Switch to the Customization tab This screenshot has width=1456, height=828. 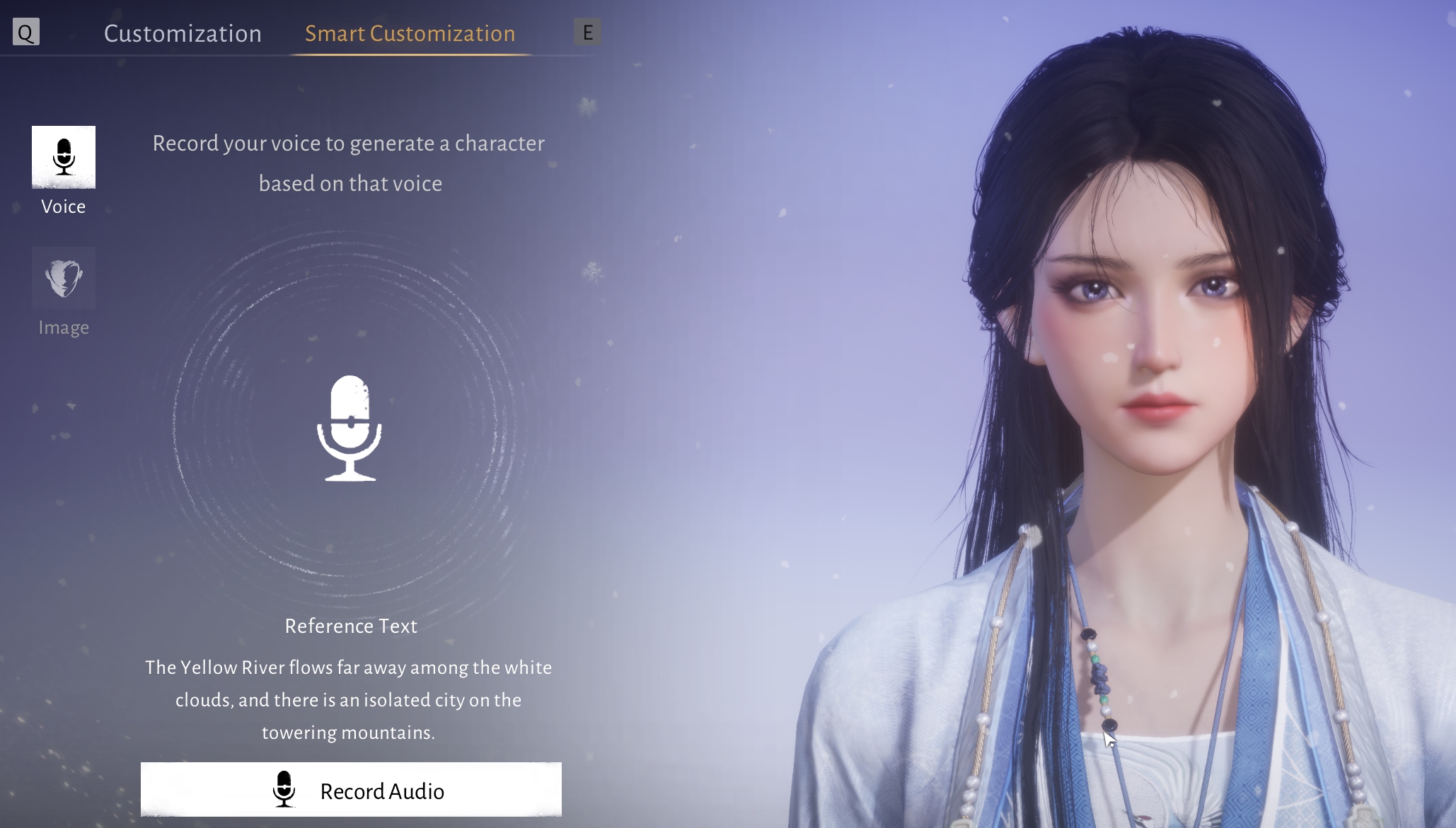pos(183,33)
